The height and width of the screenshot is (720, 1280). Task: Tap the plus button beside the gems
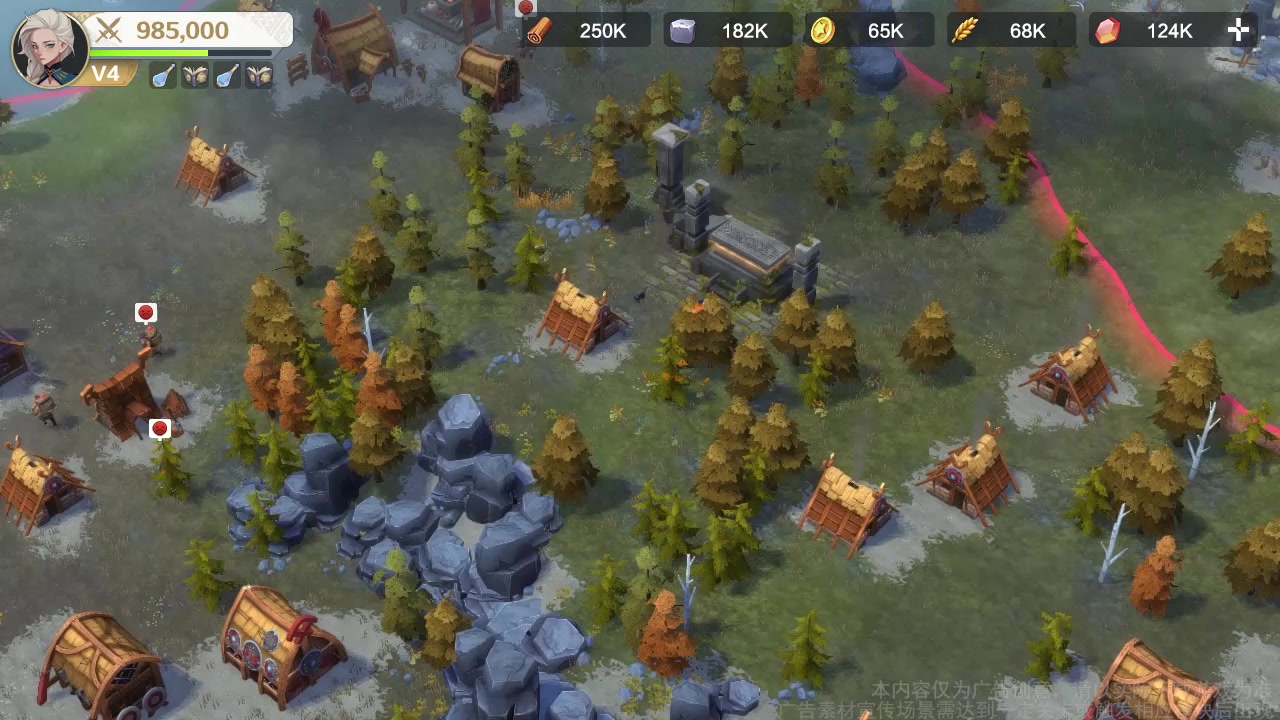(x=1238, y=30)
